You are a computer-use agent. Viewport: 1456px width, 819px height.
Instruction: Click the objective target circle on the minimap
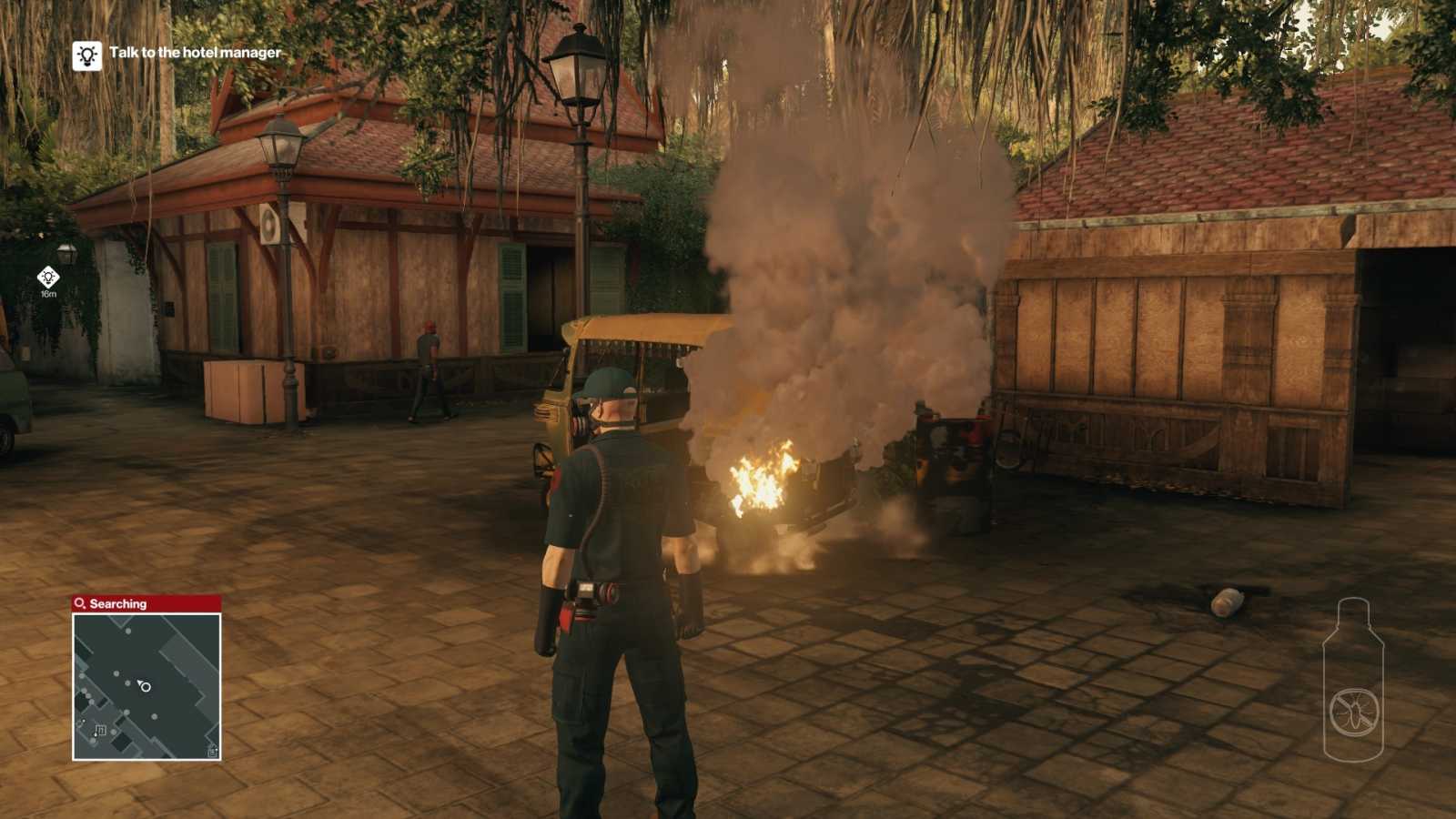tap(146, 687)
